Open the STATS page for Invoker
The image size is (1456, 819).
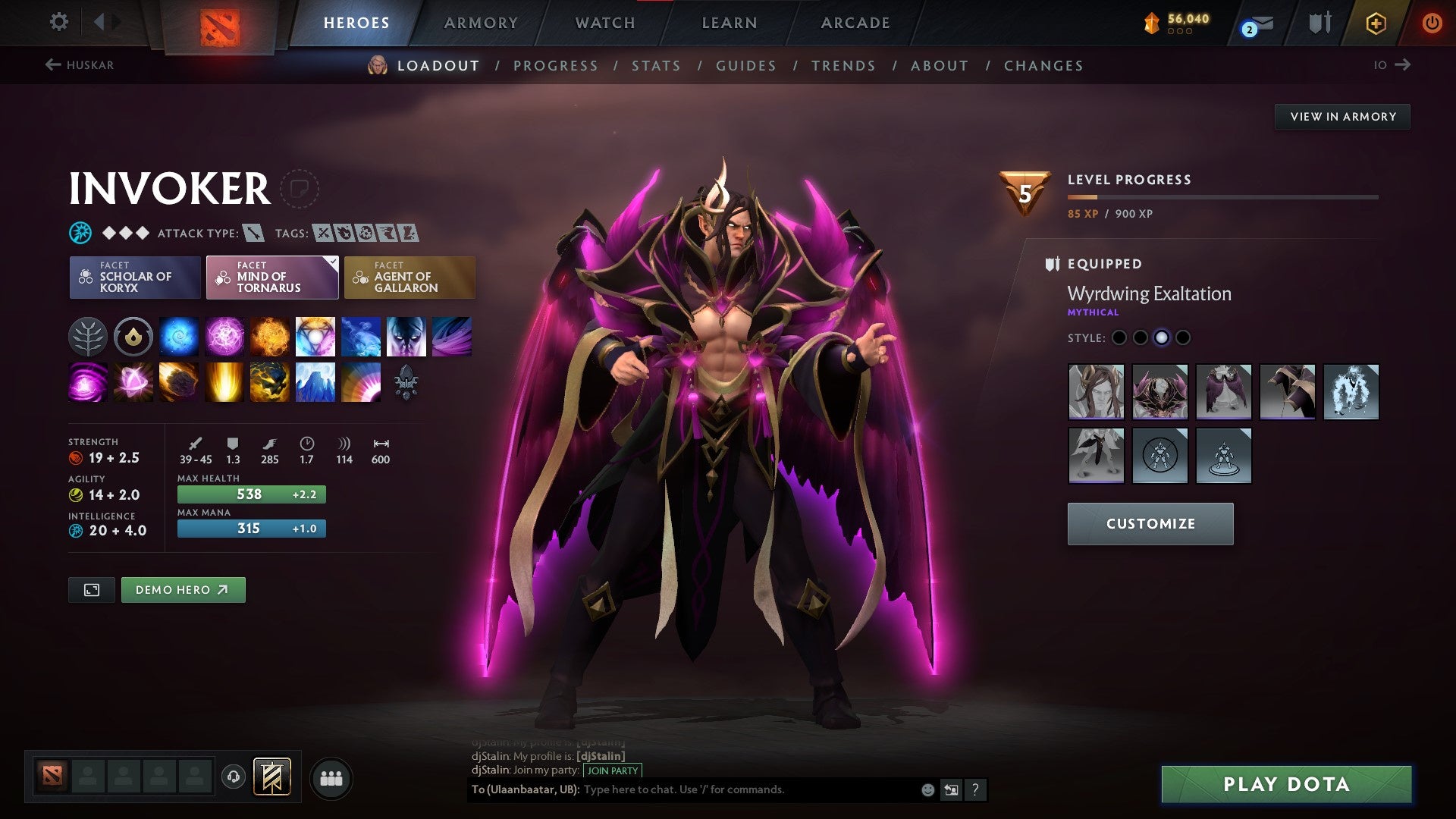[656, 66]
